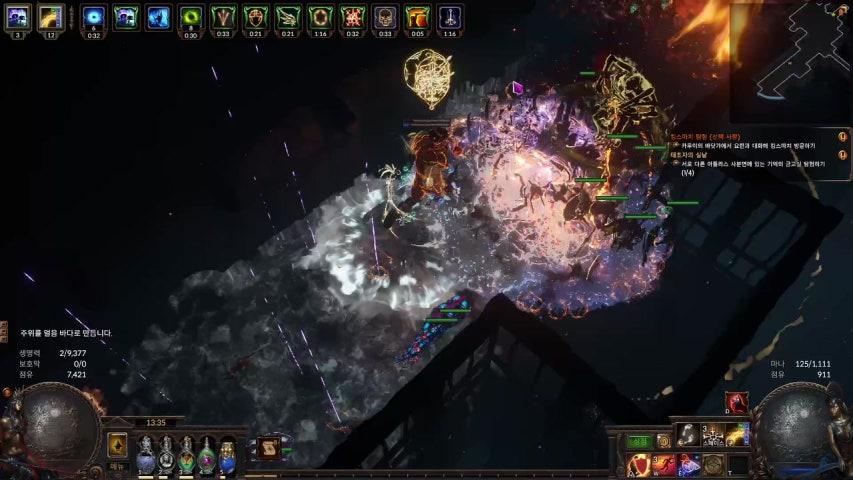Image resolution: width=853 pixels, height=480 pixels.
Task: Click the round gold emblem beside shop button
Action: [x=664, y=441]
